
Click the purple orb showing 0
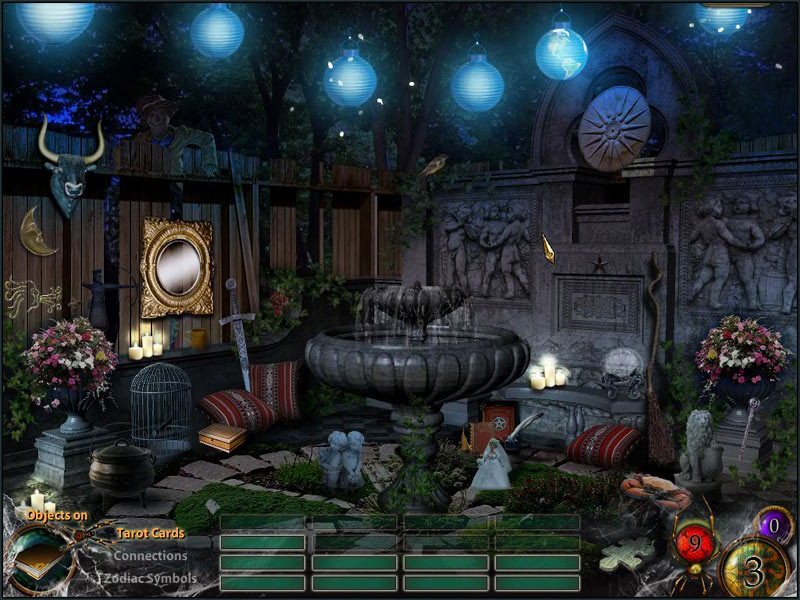pos(773,522)
